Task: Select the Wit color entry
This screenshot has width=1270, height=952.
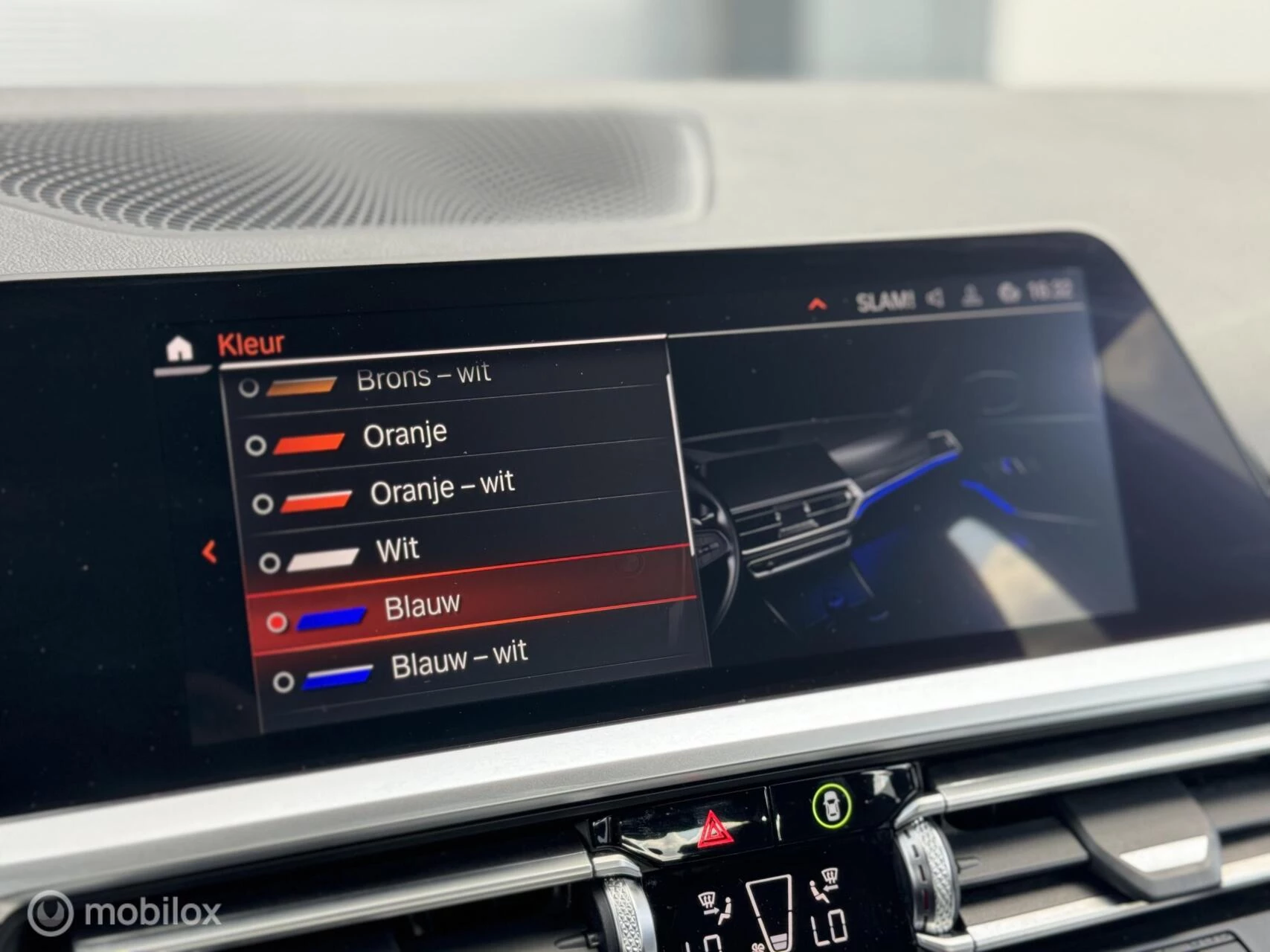Action: pyautogui.click(x=398, y=550)
